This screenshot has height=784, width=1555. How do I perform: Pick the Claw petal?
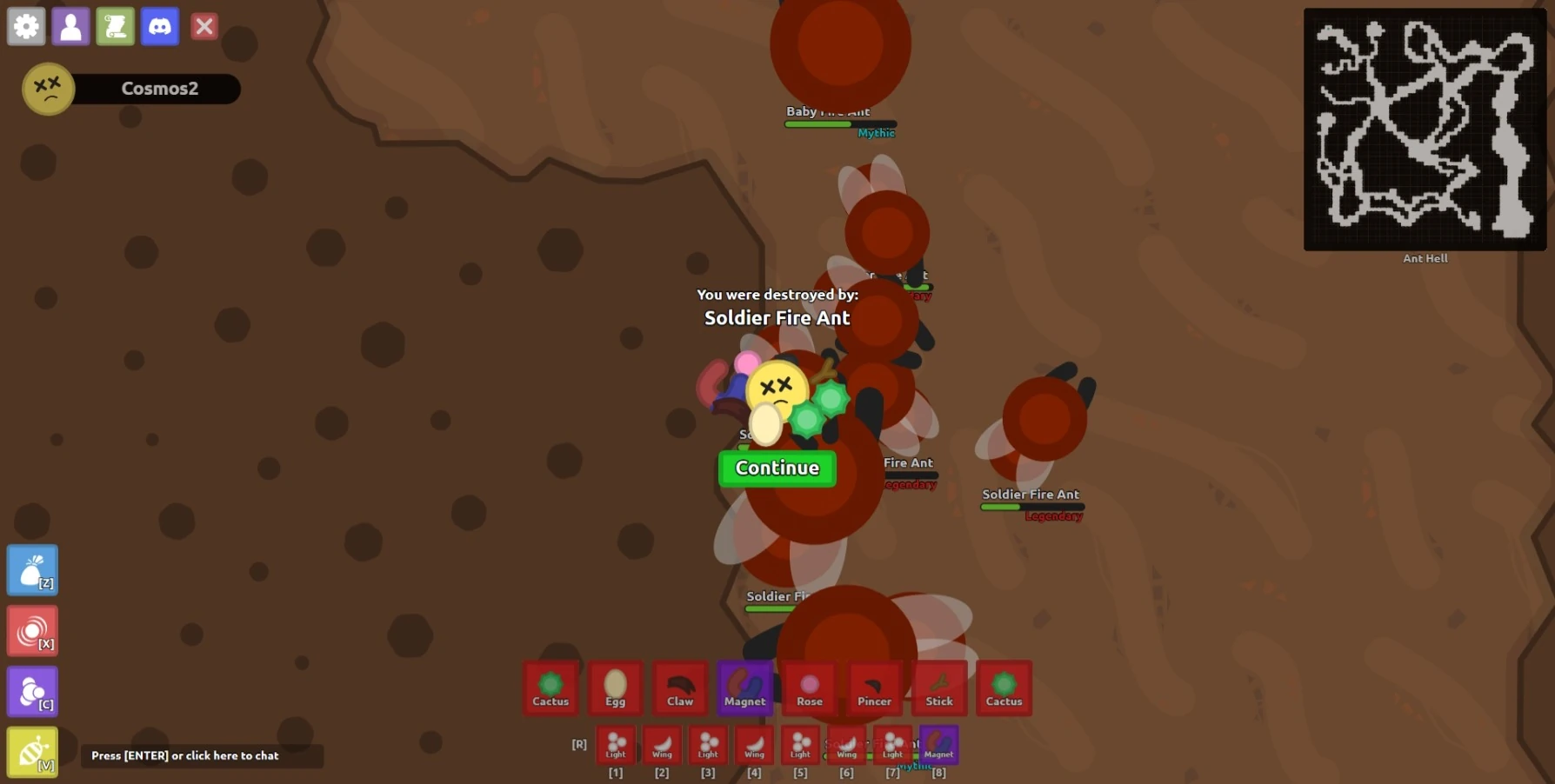click(x=679, y=688)
